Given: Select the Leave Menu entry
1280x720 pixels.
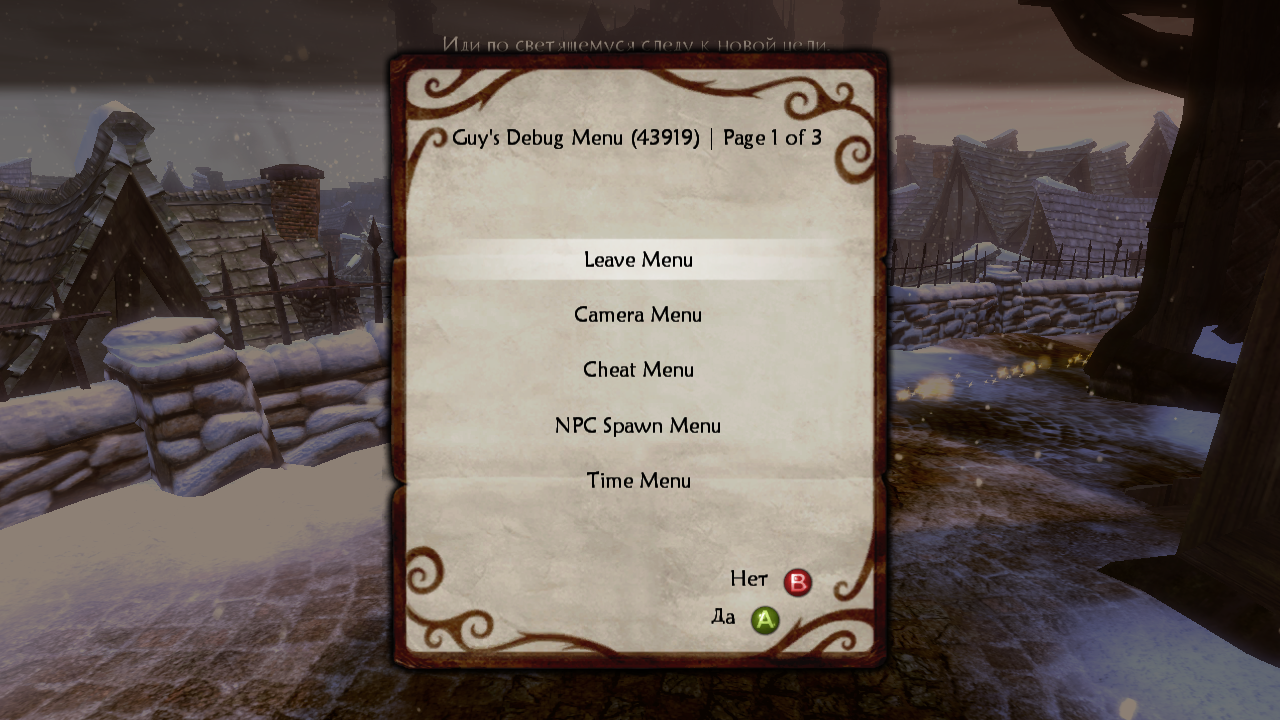Looking at the screenshot, I should [638, 260].
